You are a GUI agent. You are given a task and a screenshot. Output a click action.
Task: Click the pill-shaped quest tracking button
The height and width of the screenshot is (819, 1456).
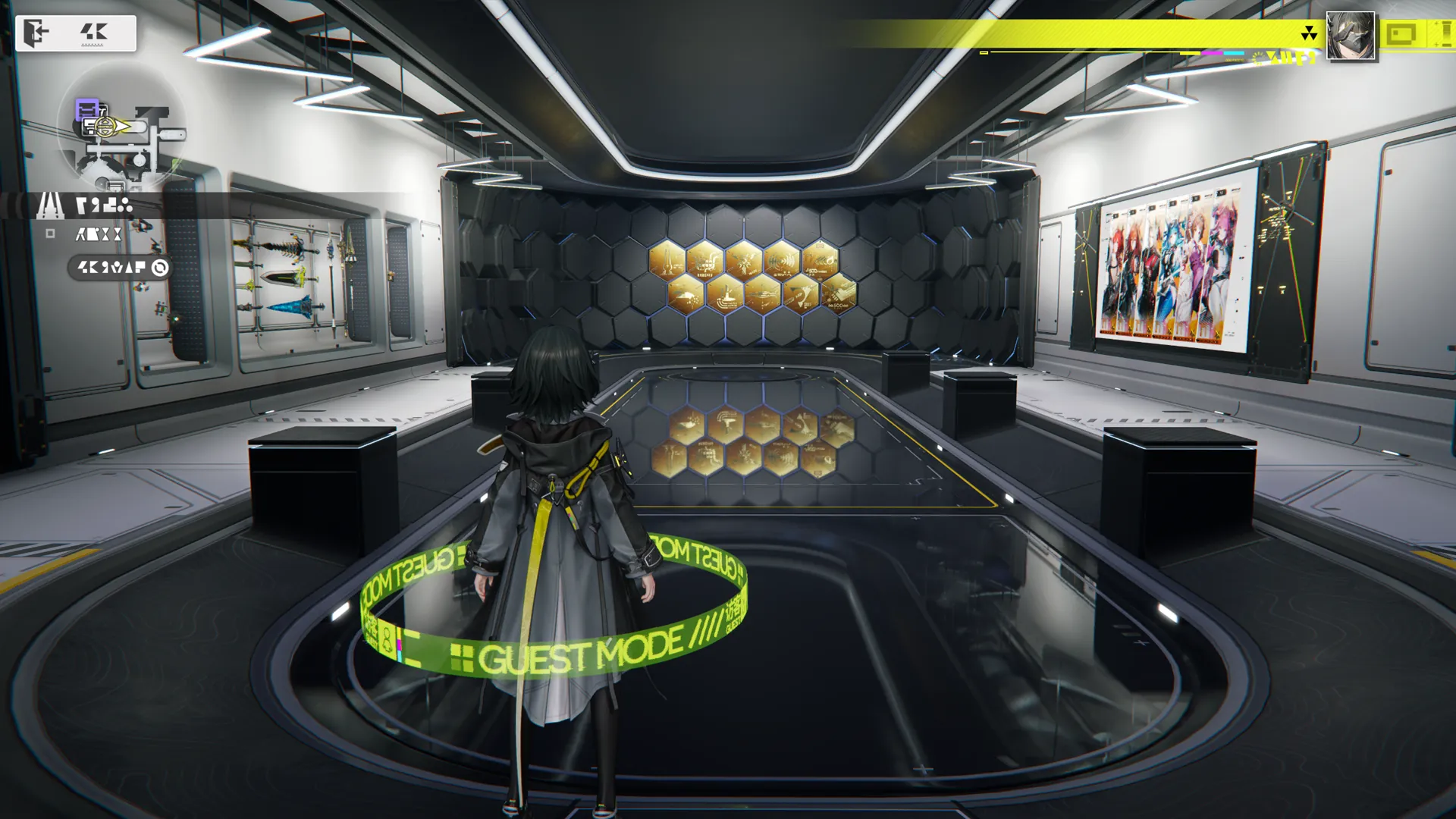[121, 268]
